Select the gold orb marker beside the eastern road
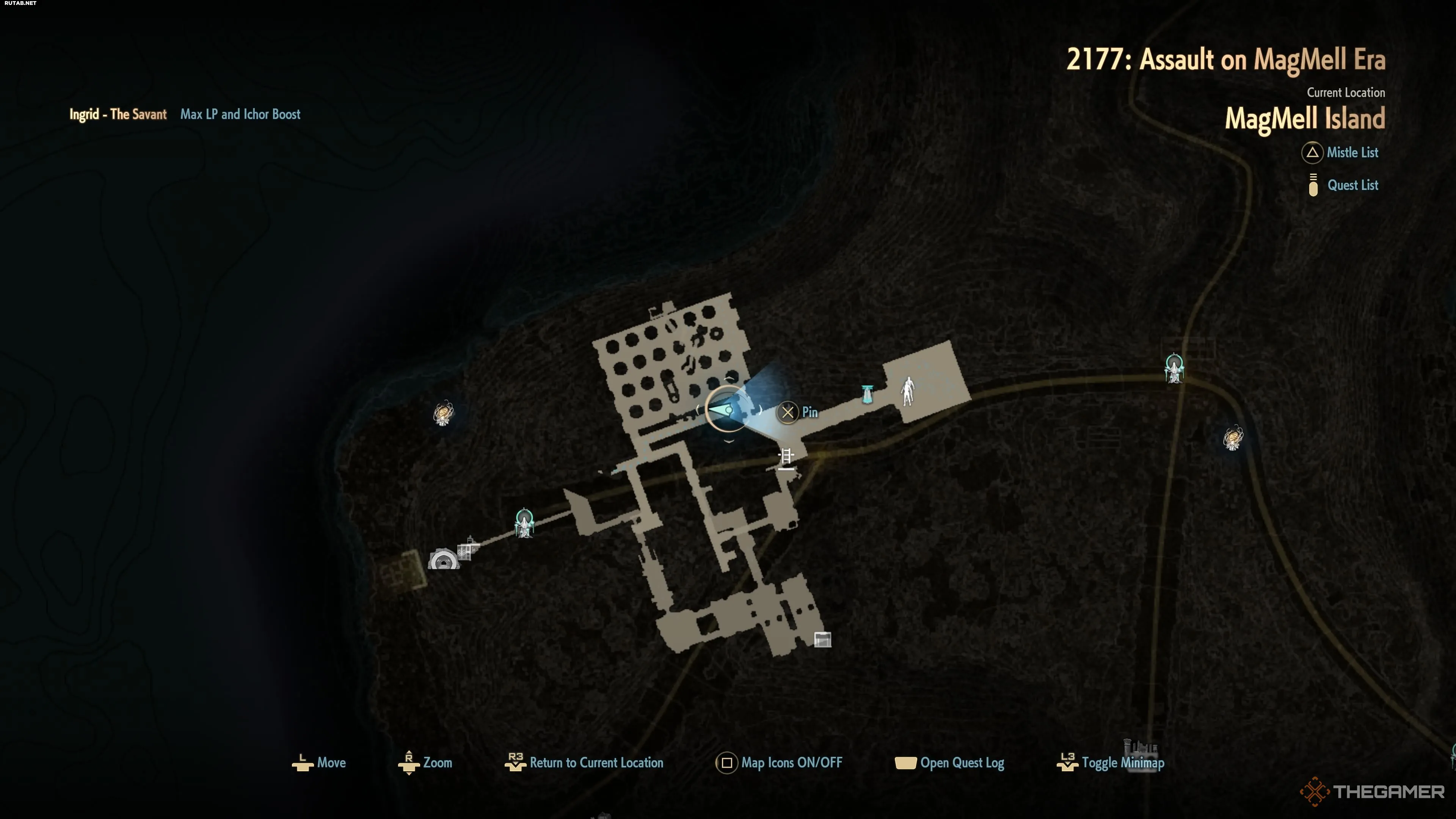1456x819 pixels. 1233,438
